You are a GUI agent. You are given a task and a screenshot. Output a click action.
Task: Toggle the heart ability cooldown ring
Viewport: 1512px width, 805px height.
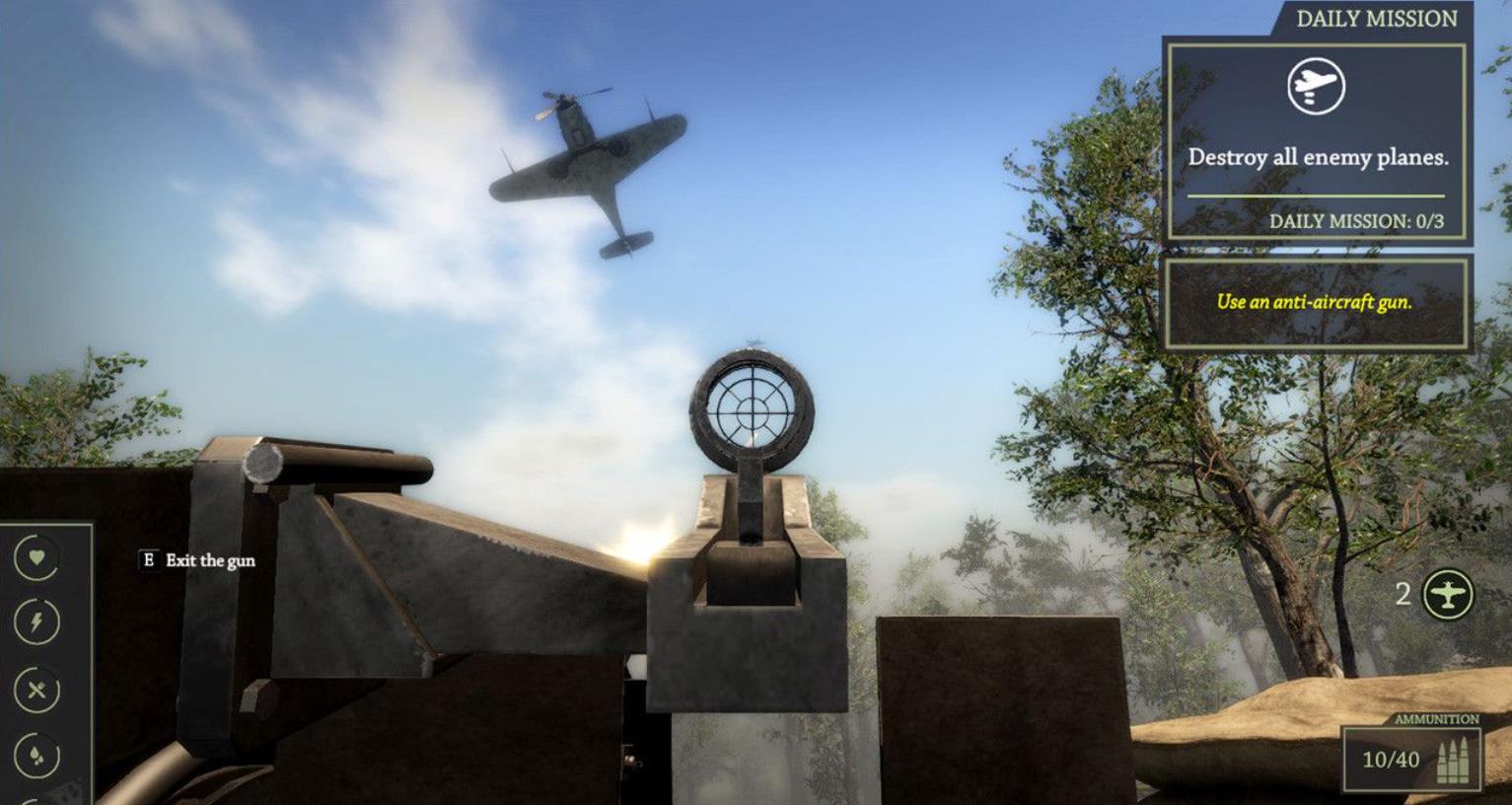(36, 557)
